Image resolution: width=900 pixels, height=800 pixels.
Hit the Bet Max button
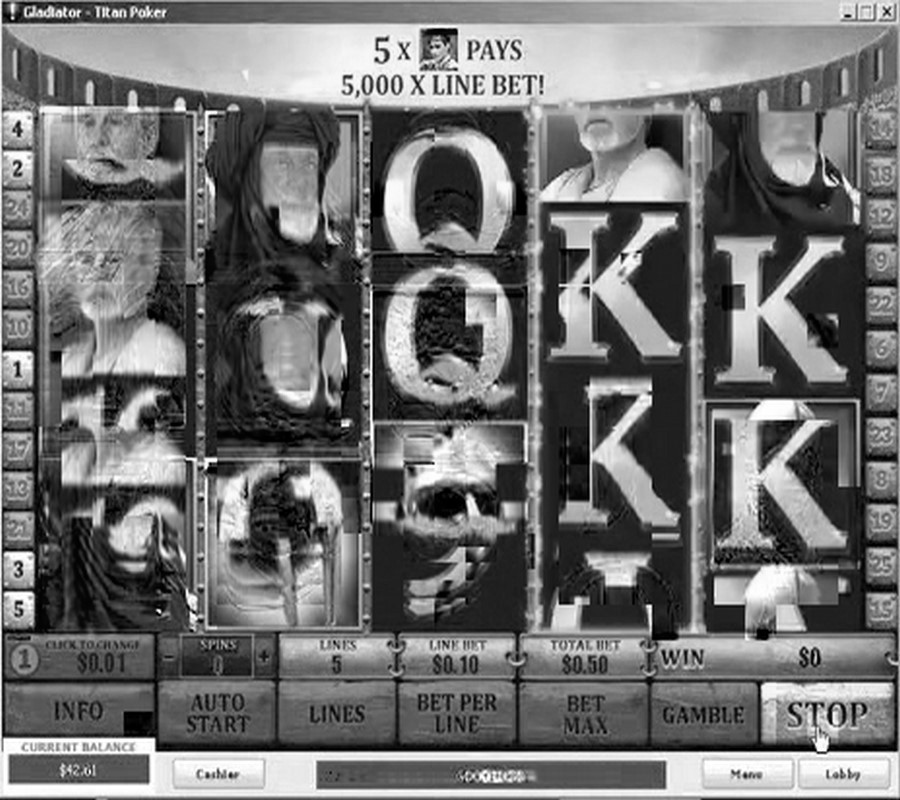[585, 714]
